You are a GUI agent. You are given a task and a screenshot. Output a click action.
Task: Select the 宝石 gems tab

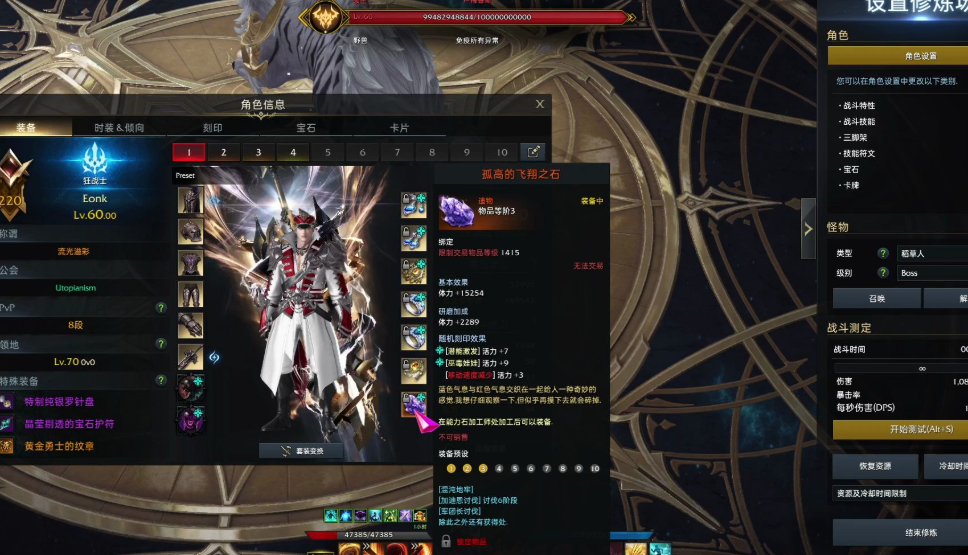(x=306, y=128)
